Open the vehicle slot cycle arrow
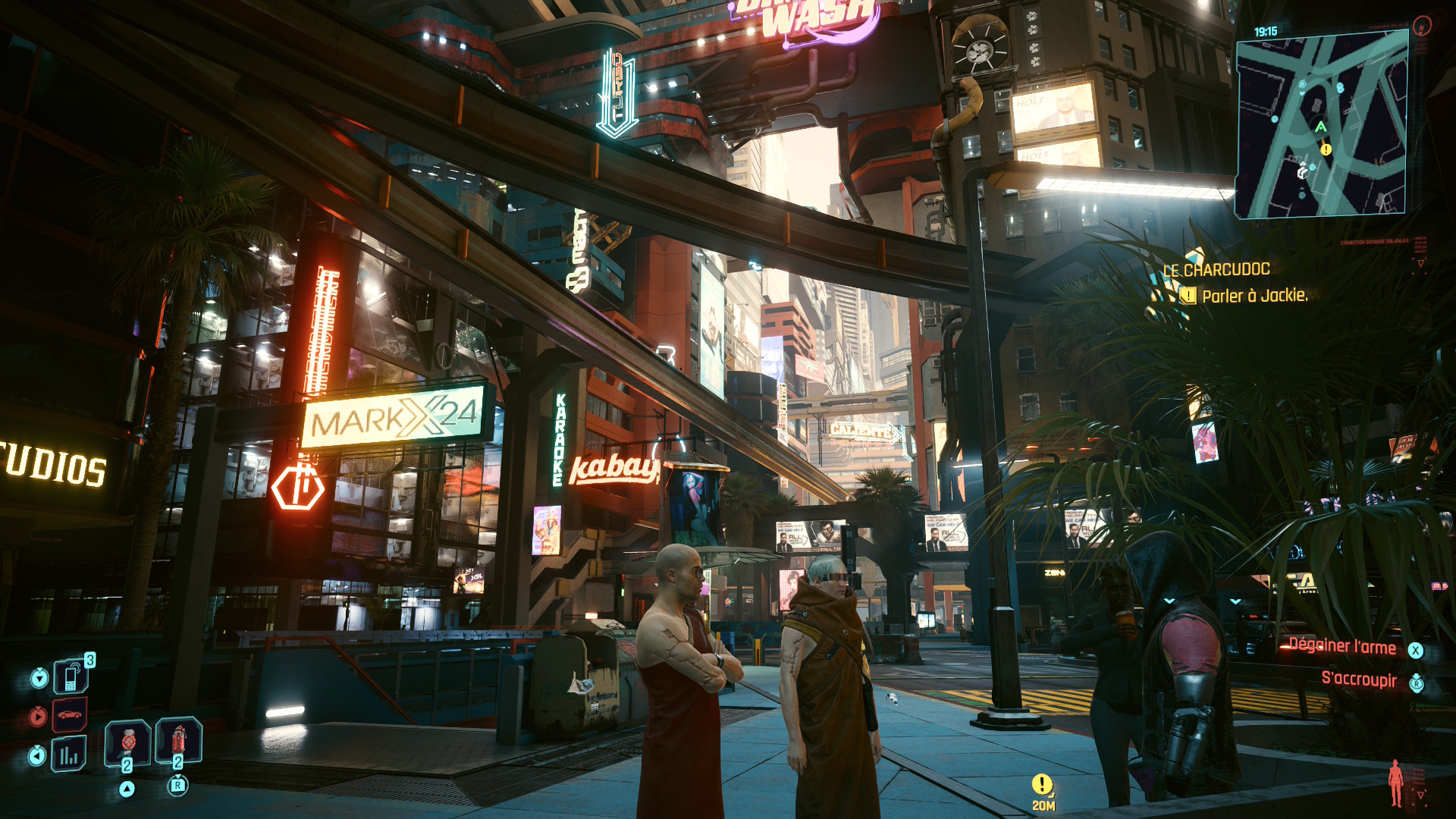 (38, 716)
